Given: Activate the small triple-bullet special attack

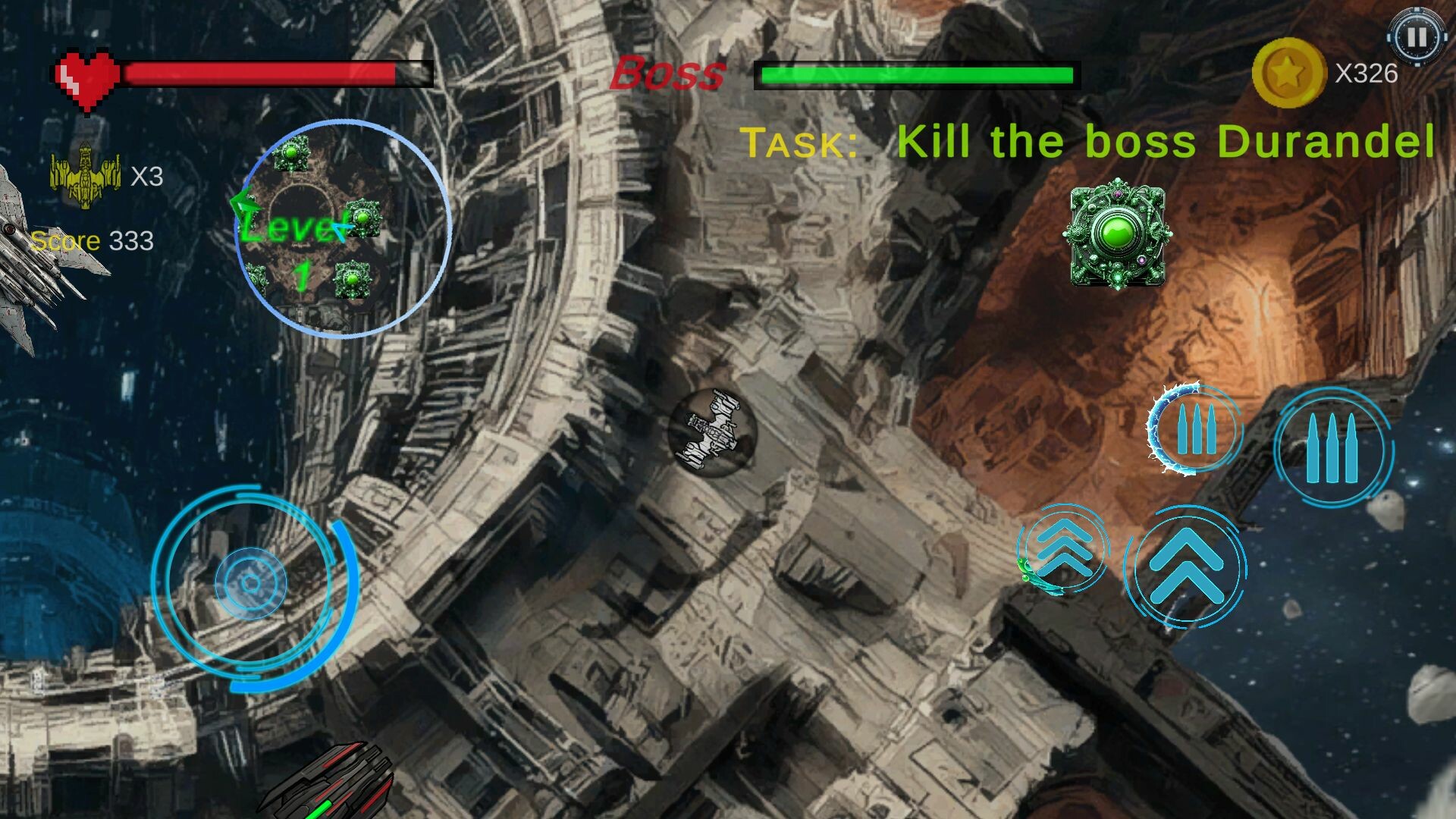Looking at the screenshot, I should pos(1194,430).
